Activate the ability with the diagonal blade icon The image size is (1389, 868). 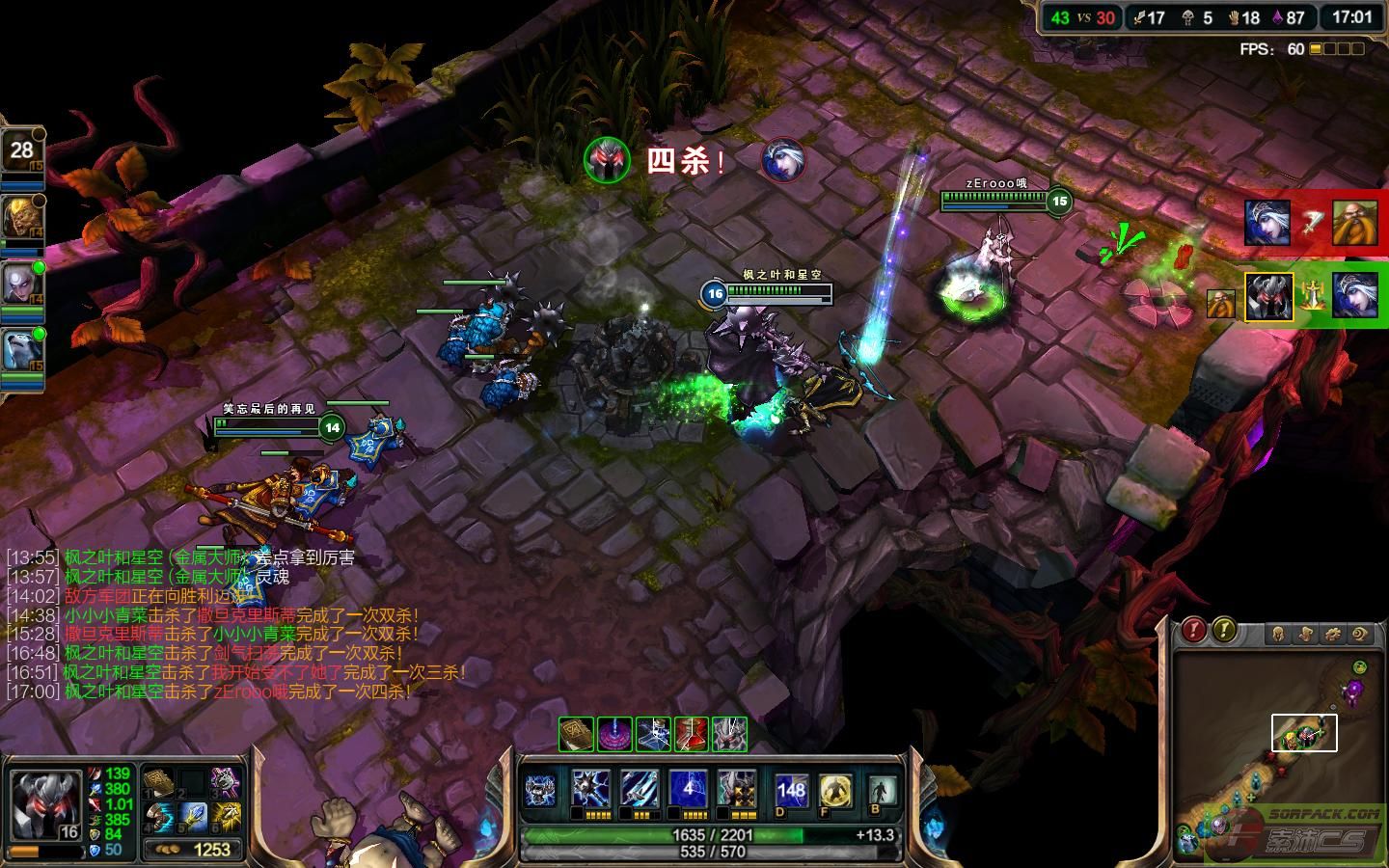point(639,790)
